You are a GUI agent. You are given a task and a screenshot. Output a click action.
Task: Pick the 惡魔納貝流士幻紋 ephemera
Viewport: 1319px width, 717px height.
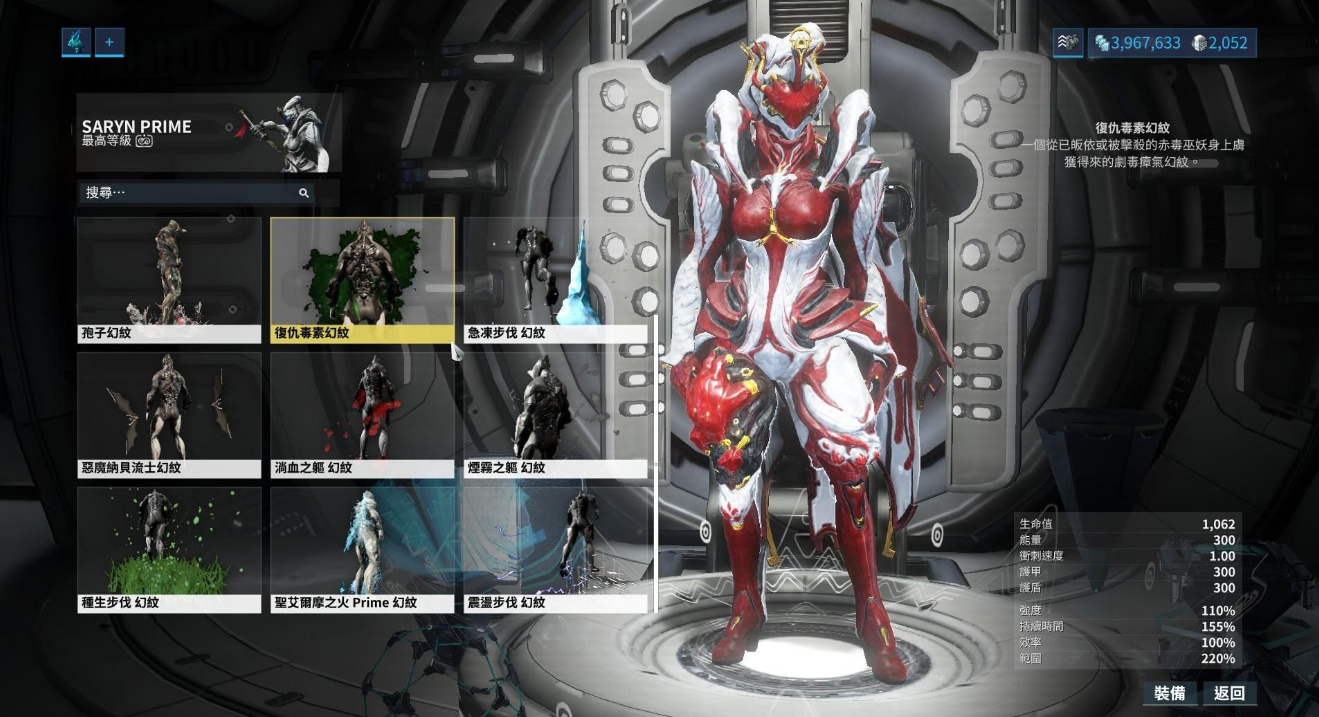(x=169, y=414)
